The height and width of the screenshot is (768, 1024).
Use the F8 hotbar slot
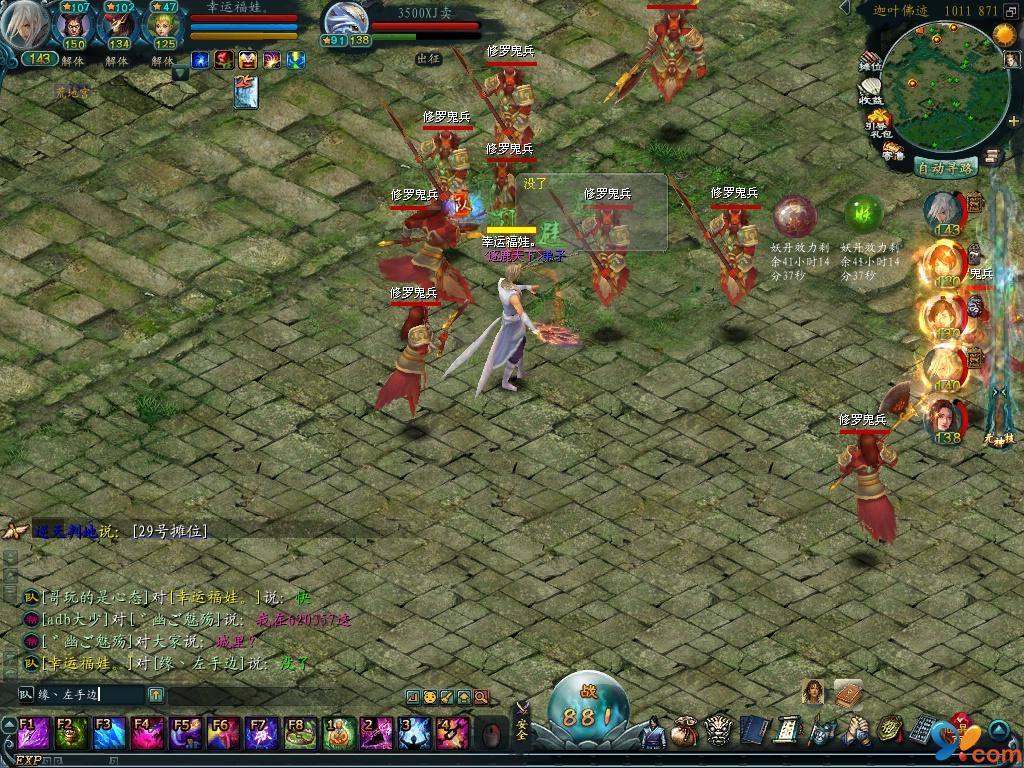300,733
